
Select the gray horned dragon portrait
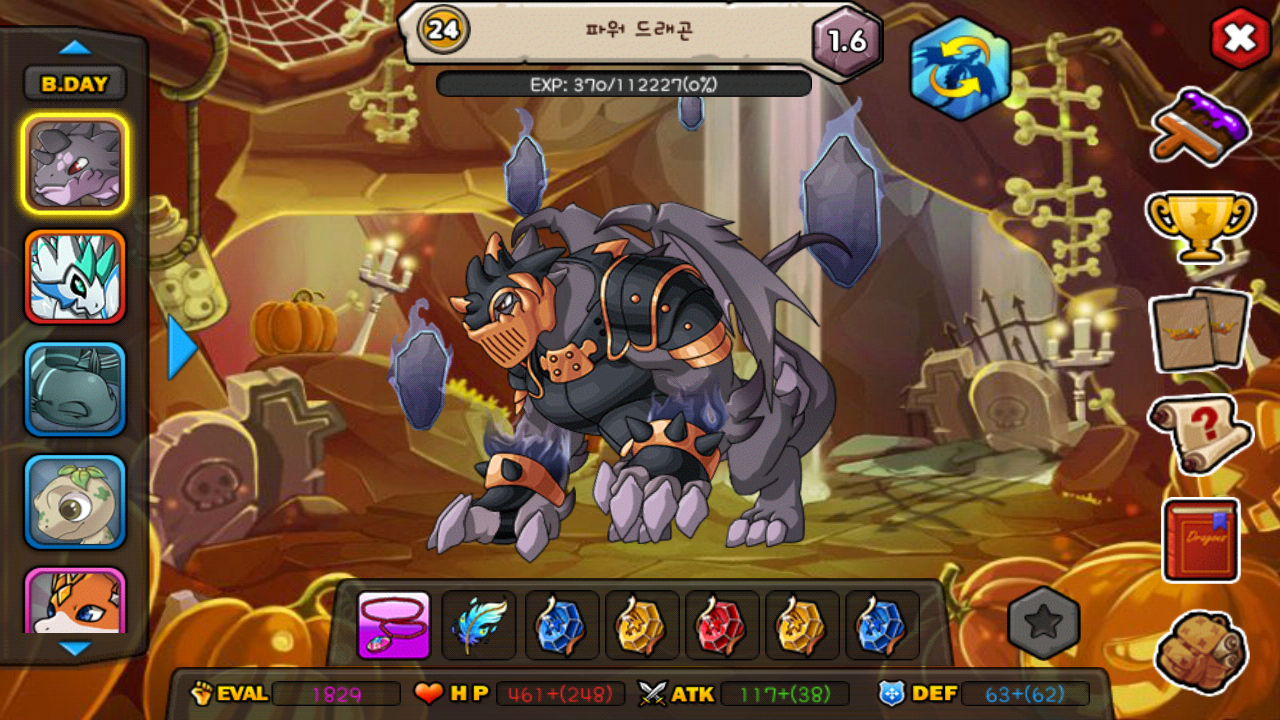coord(75,163)
